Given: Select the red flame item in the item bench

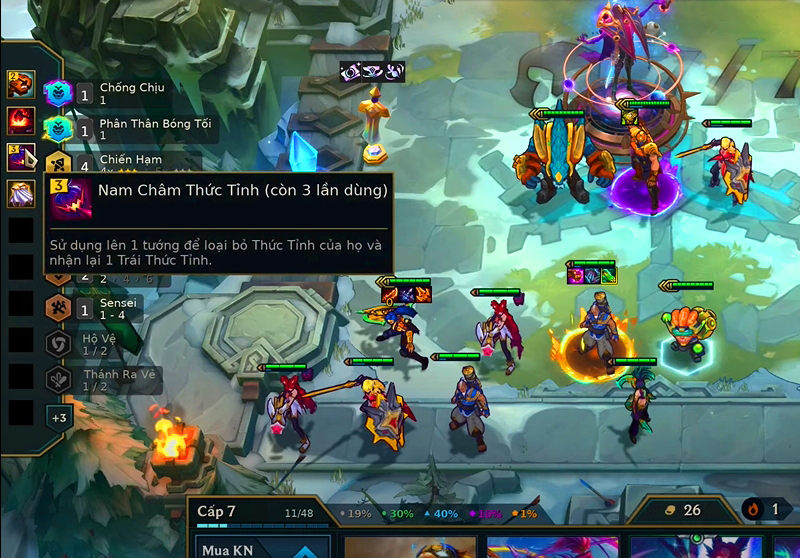Looking at the screenshot, I should click(21, 121).
